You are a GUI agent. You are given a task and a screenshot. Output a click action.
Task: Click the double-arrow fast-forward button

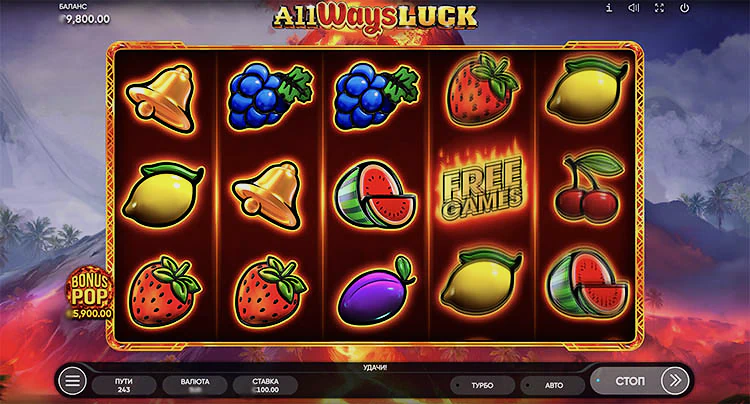coord(675,381)
